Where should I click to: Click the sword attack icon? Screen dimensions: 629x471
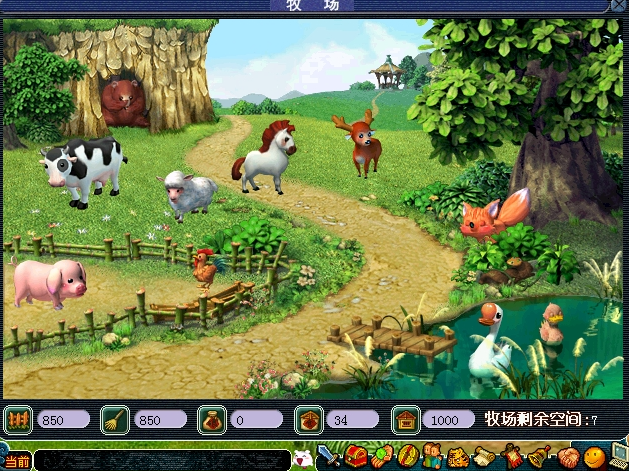pyautogui.click(x=330, y=458)
